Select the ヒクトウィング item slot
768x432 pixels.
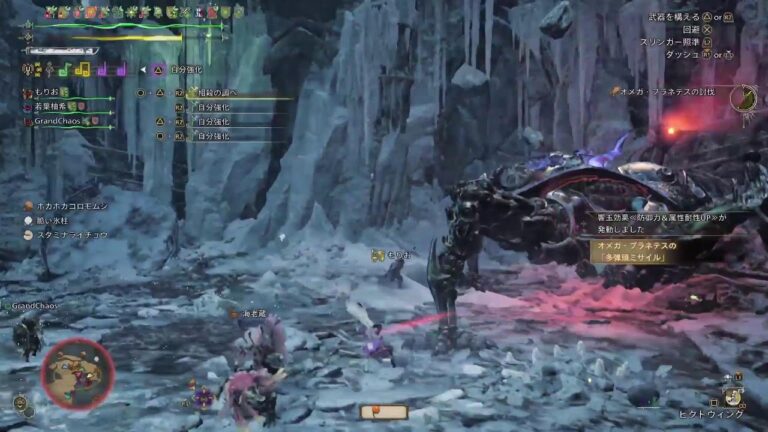(x=734, y=398)
